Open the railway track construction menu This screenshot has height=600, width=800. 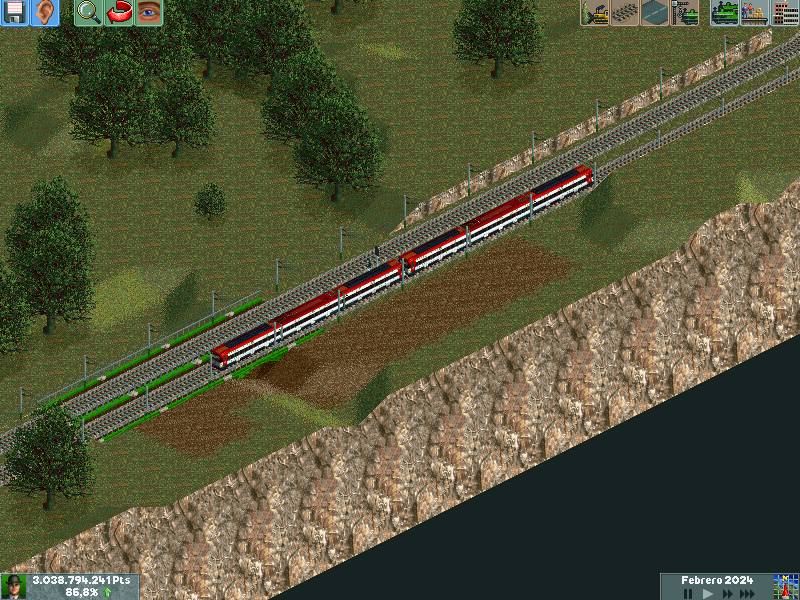click(x=626, y=13)
